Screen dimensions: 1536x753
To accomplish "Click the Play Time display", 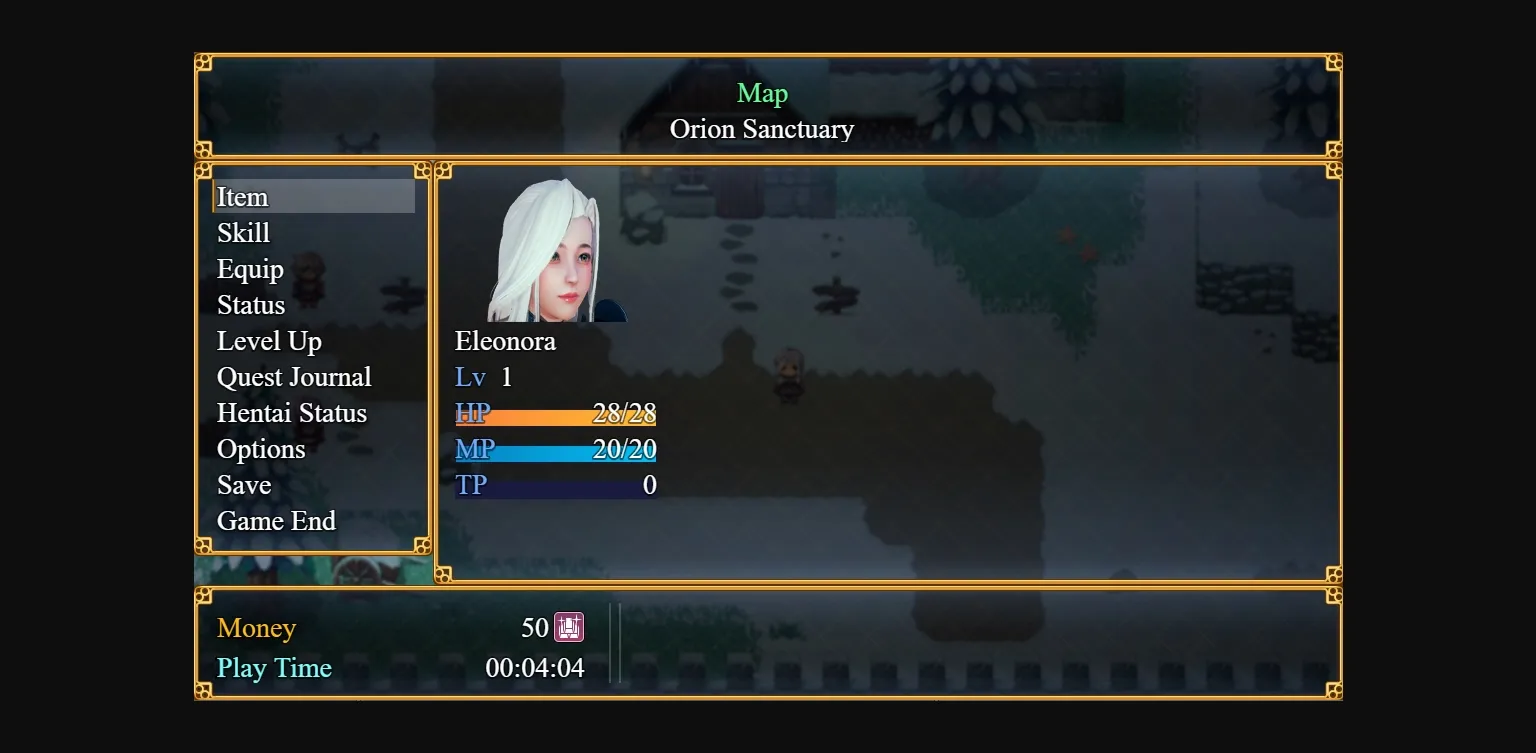I will [x=274, y=667].
